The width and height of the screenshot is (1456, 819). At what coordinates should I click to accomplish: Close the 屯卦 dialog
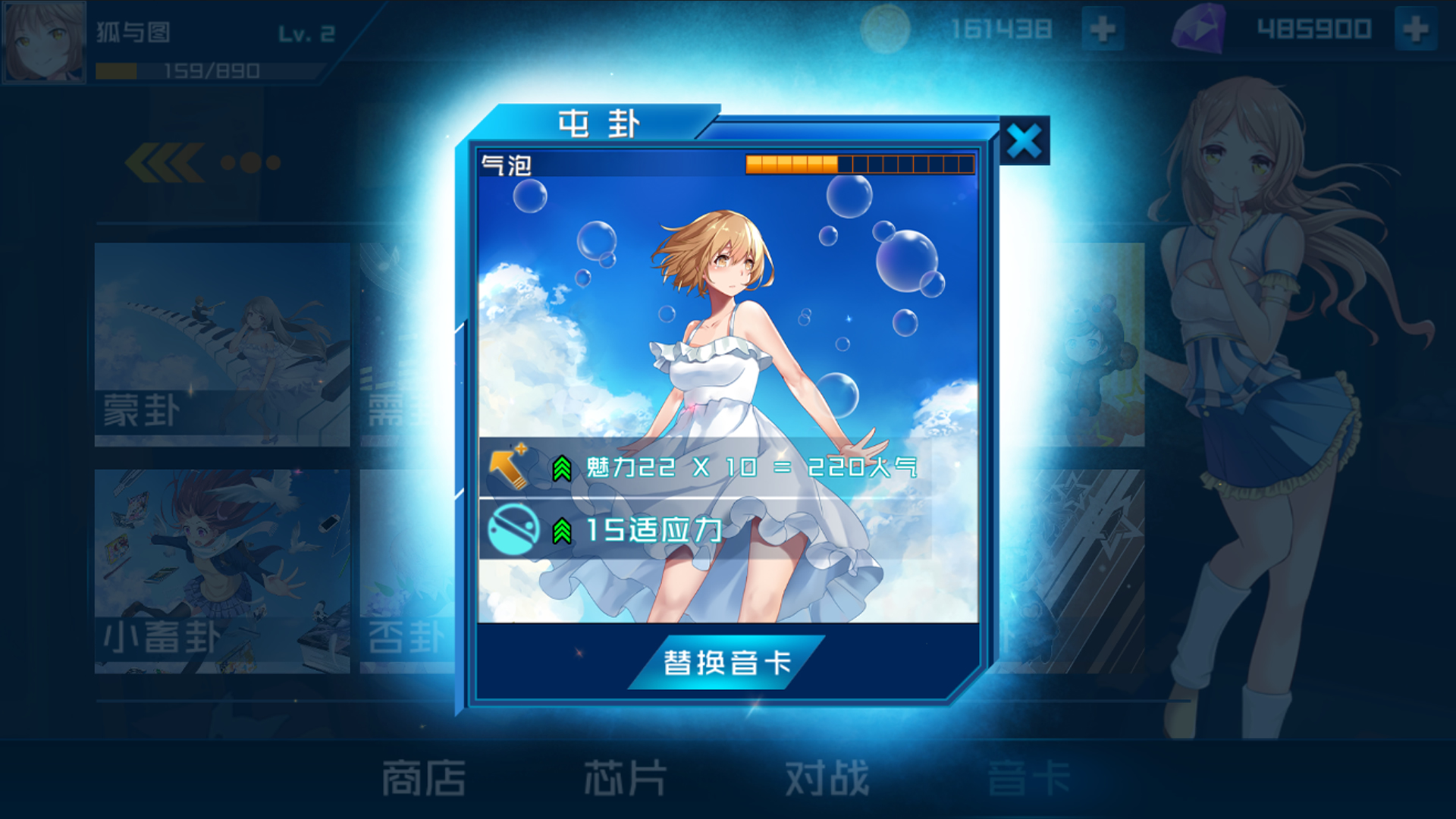1025,140
